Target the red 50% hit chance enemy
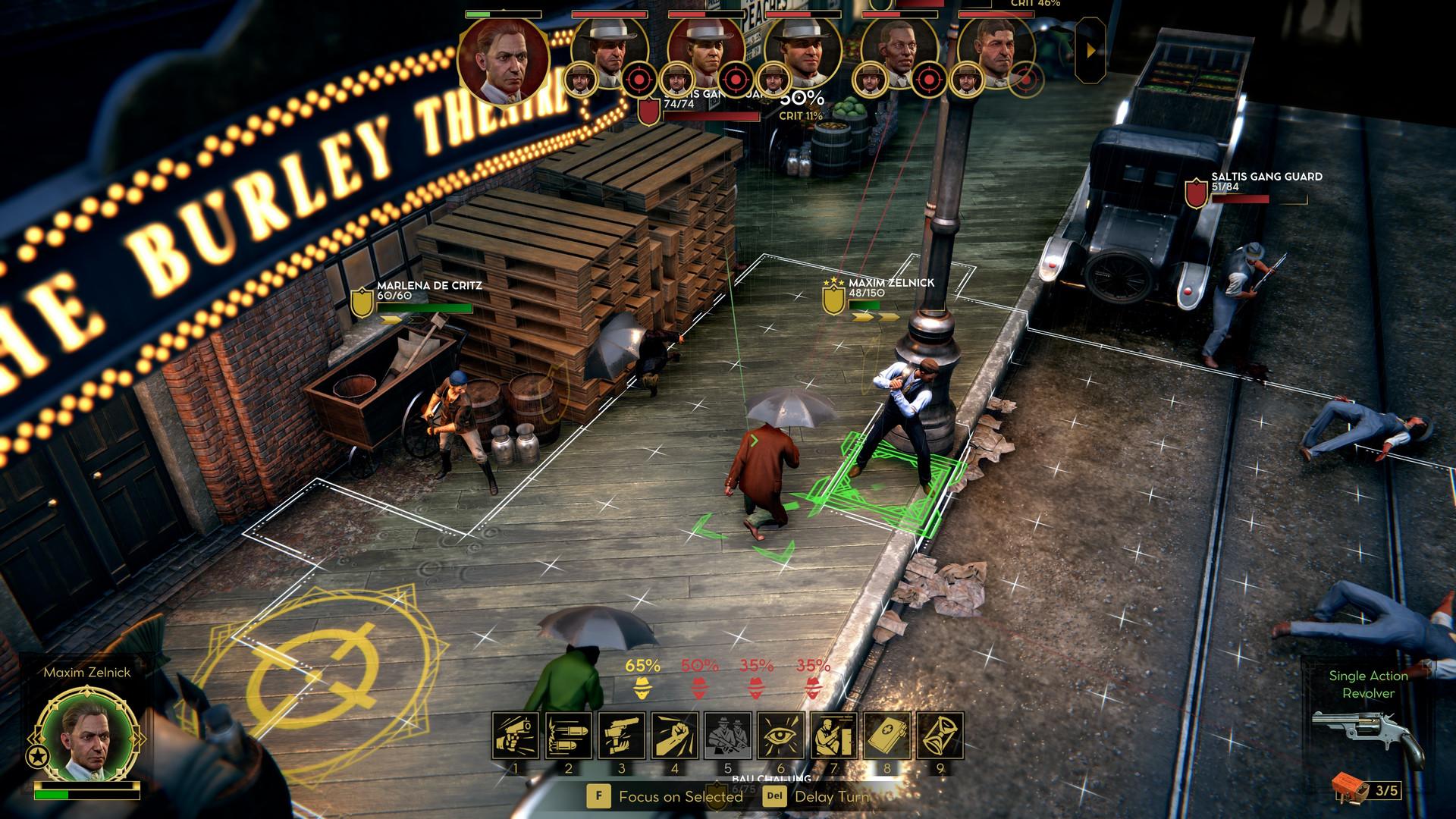This screenshot has width=1456, height=819. pos(698,689)
